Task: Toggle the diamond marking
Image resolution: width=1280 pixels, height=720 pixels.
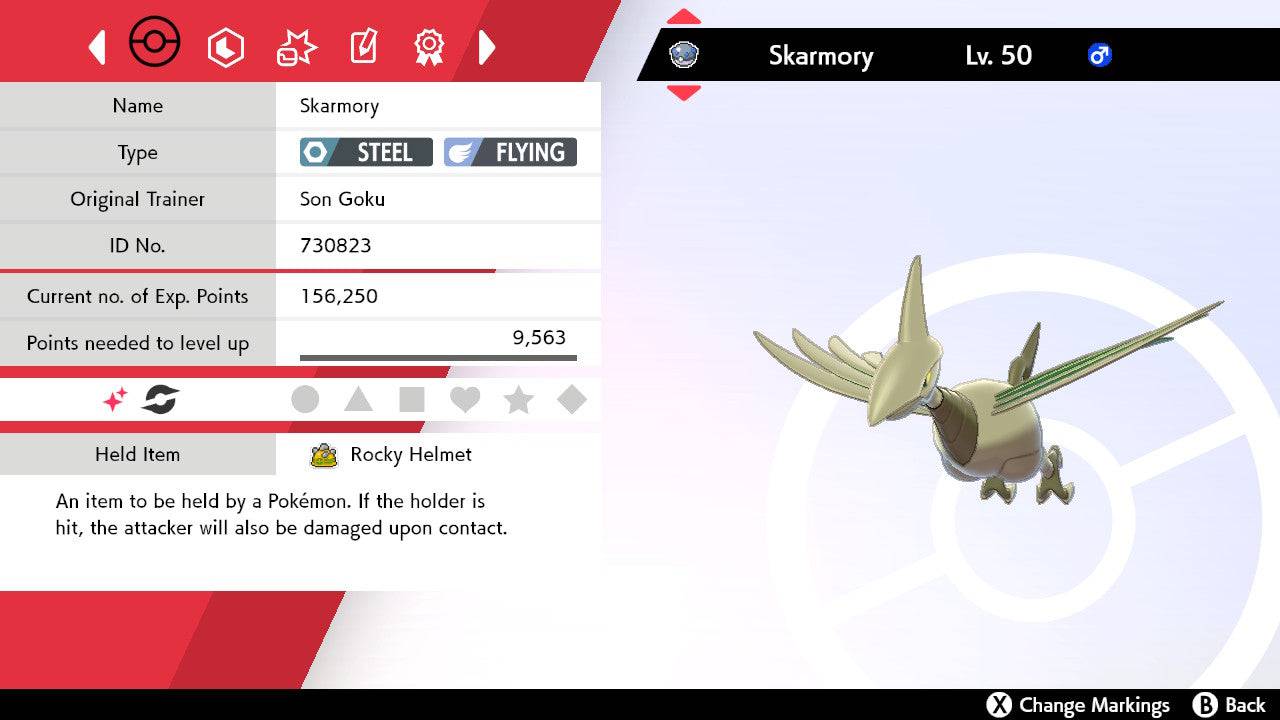Action: (x=572, y=400)
